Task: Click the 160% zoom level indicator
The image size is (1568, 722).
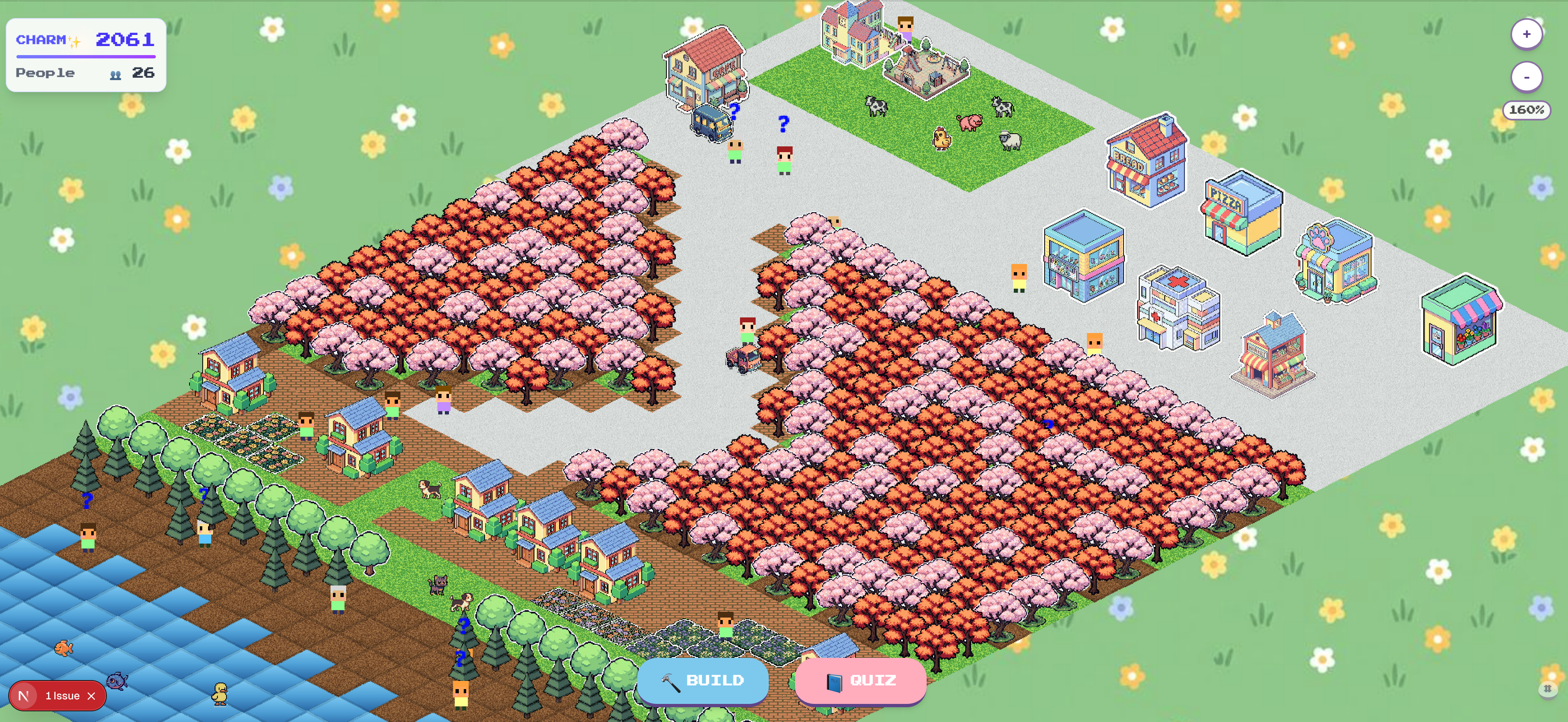Action: (1526, 110)
